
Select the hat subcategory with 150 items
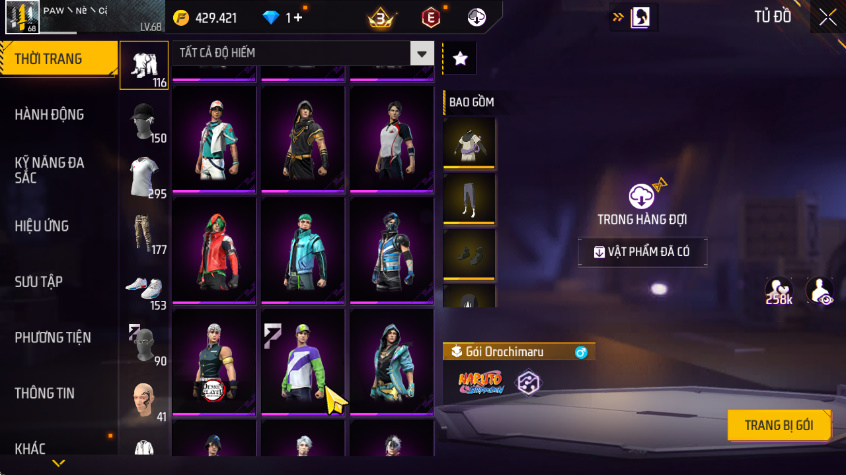[x=144, y=121]
